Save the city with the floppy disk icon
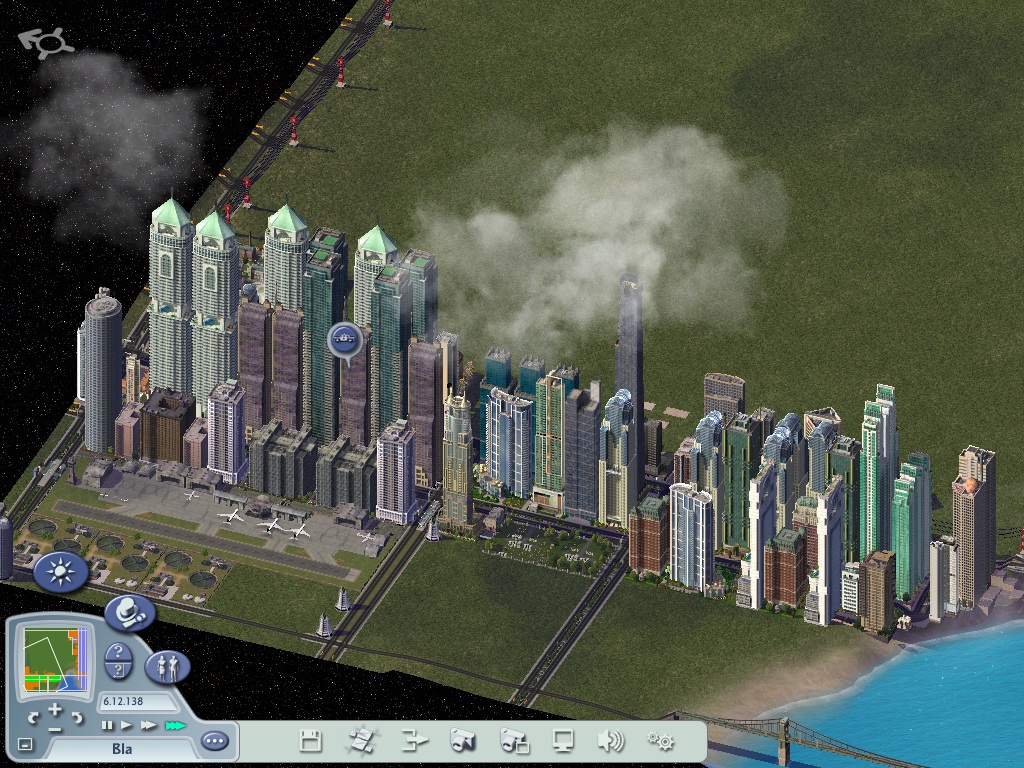Image resolution: width=1024 pixels, height=768 pixels. click(311, 741)
